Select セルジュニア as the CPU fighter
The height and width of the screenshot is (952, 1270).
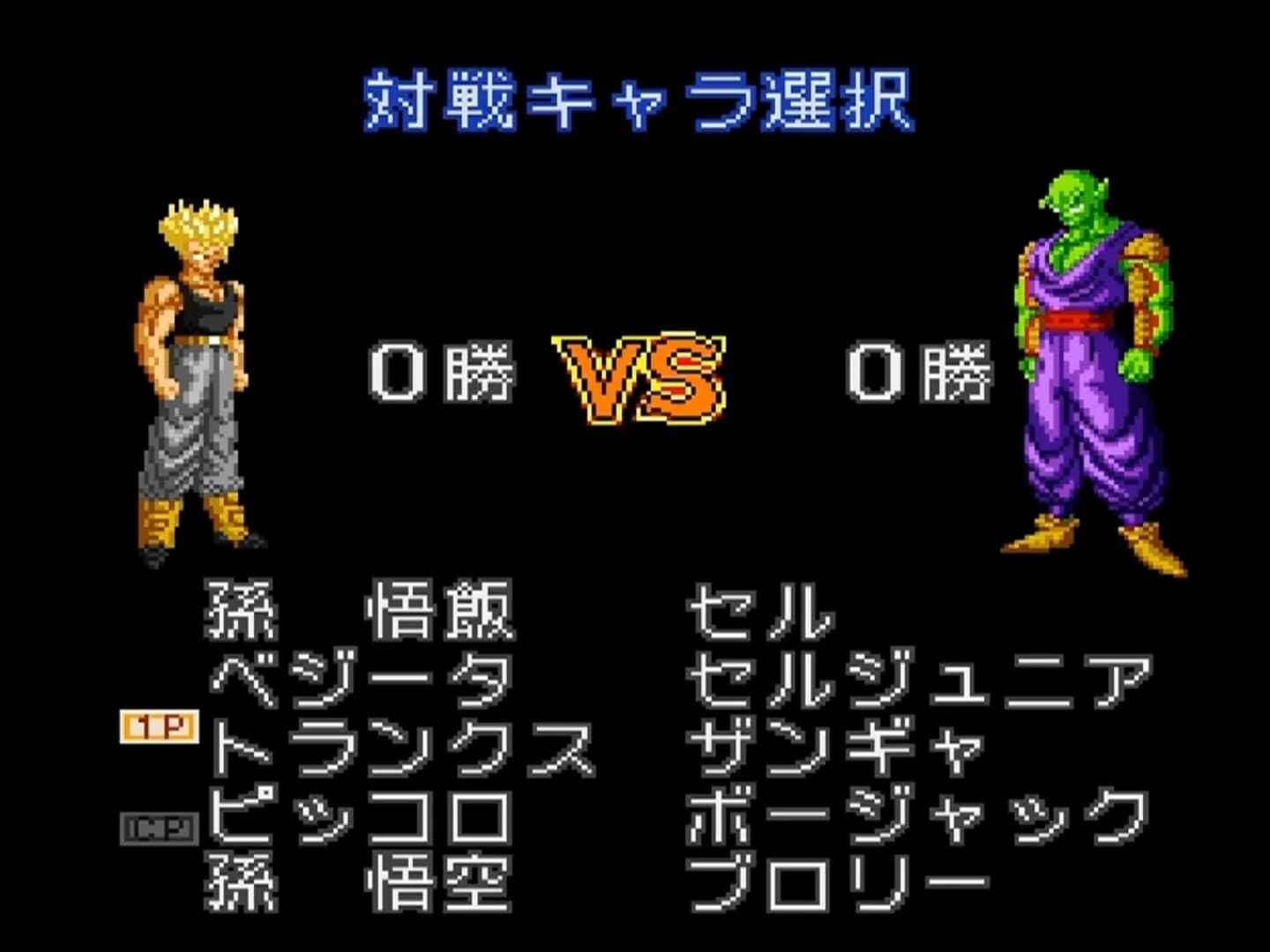point(917,679)
